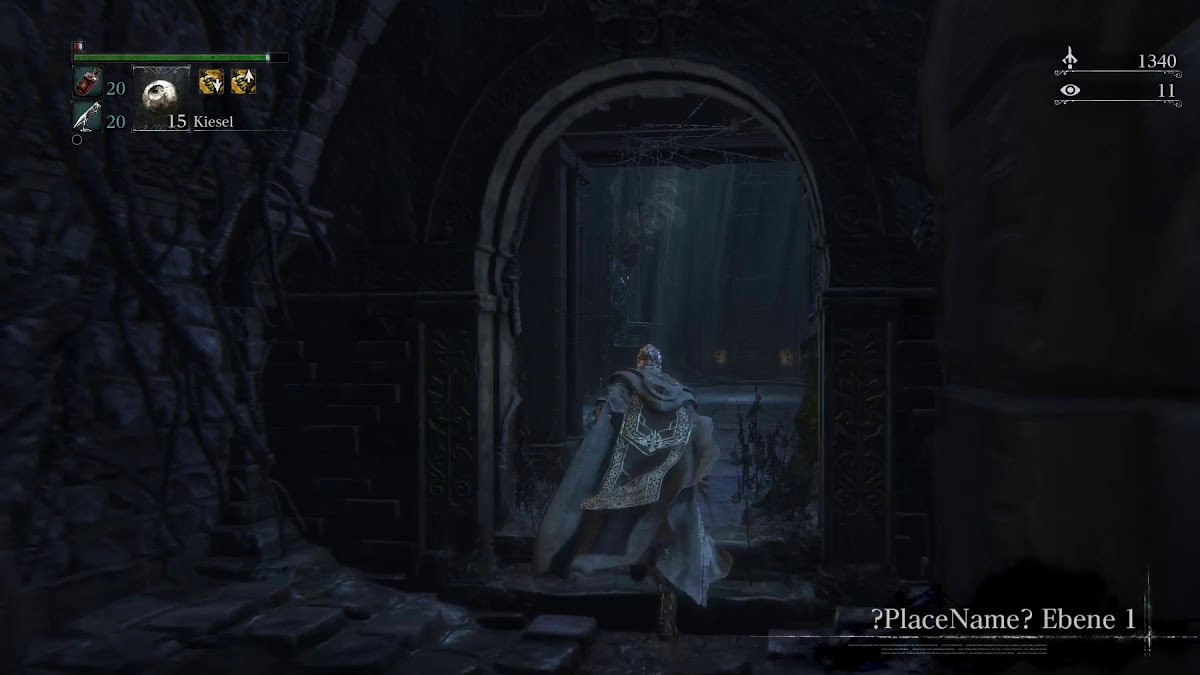Select the quicksilver bullet slot
The image size is (1200, 675).
tap(86, 119)
